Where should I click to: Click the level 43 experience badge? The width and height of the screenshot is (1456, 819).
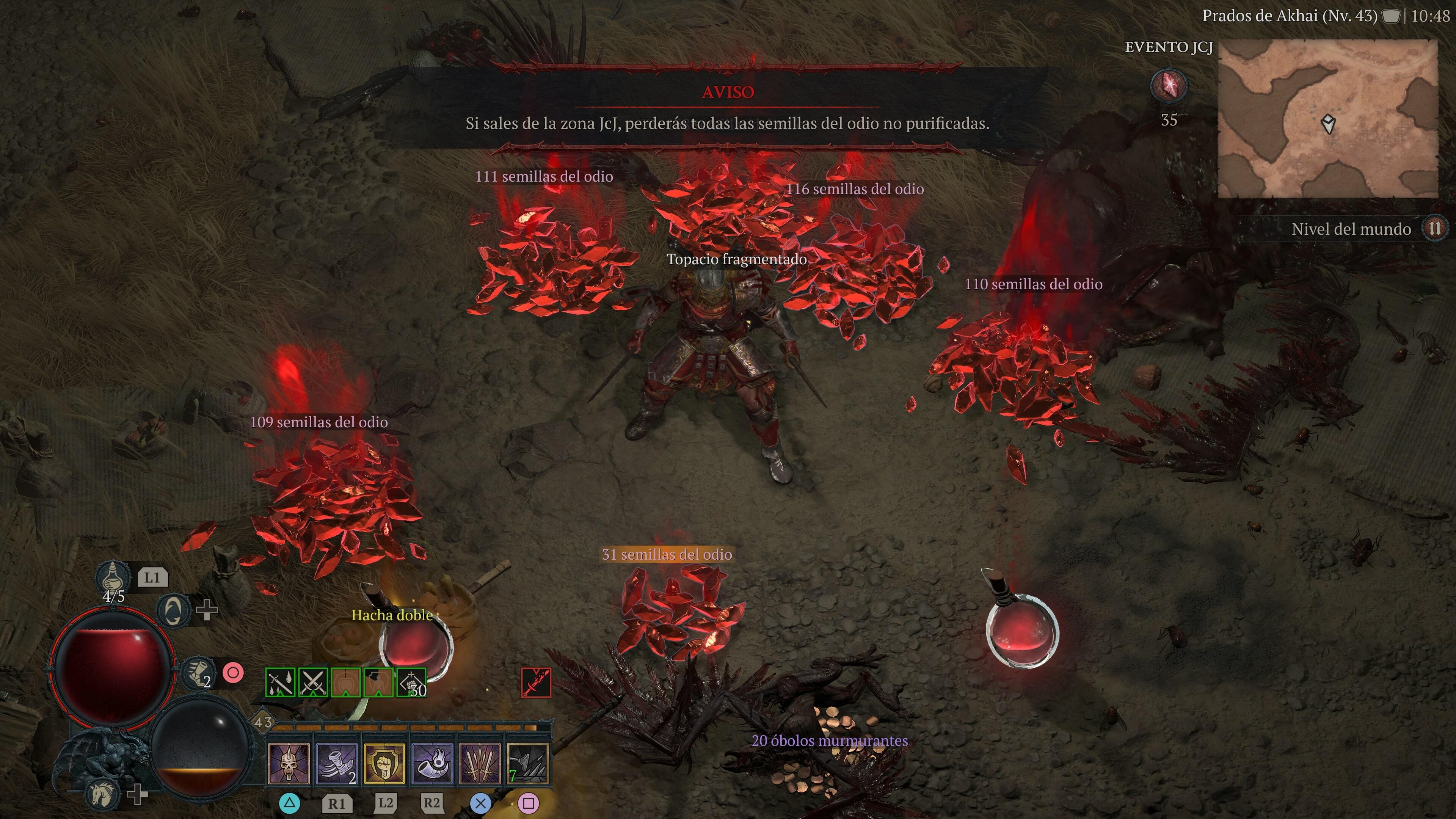[x=263, y=722]
